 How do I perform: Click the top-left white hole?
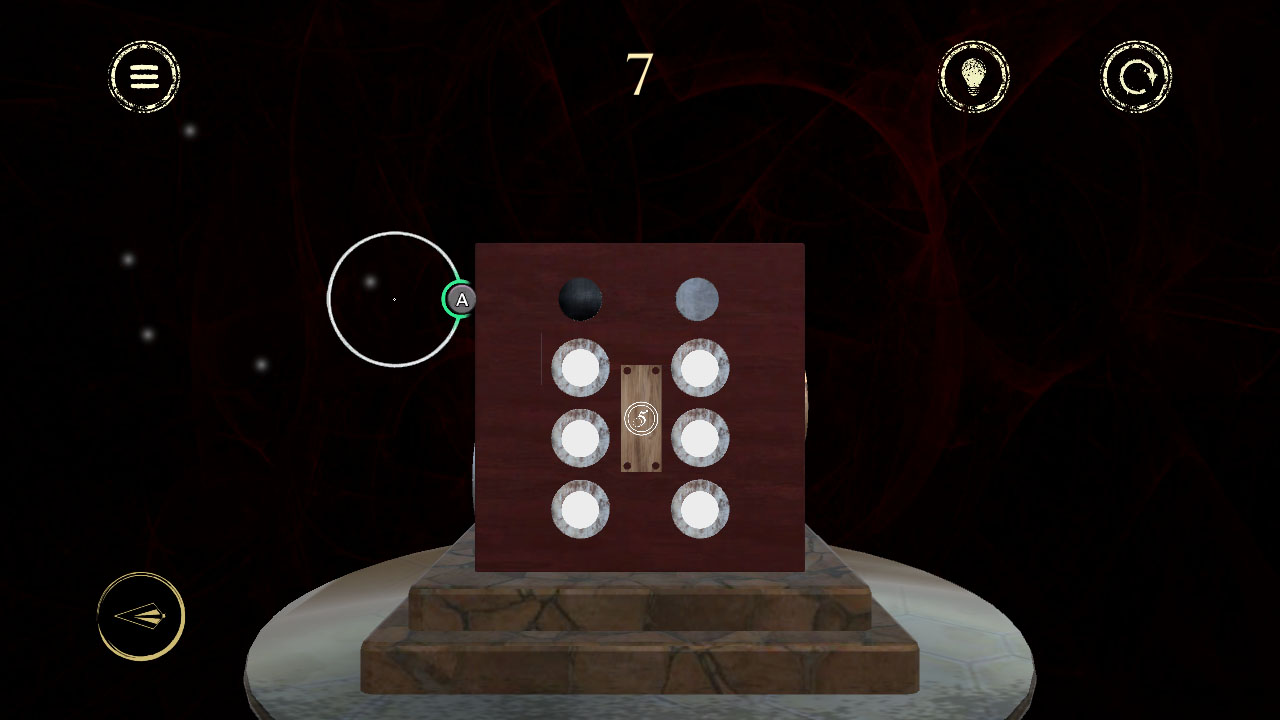[x=580, y=368]
